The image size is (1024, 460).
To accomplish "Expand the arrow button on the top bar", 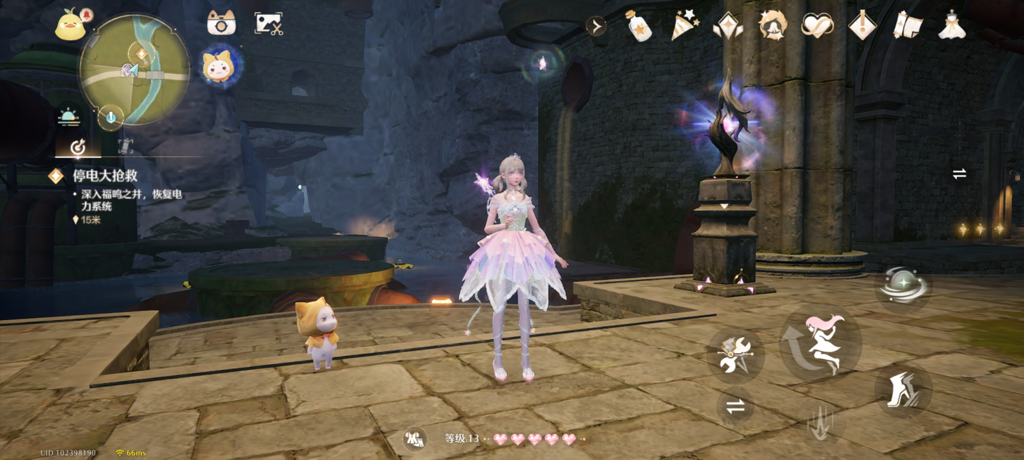I will click(x=597, y=26).
